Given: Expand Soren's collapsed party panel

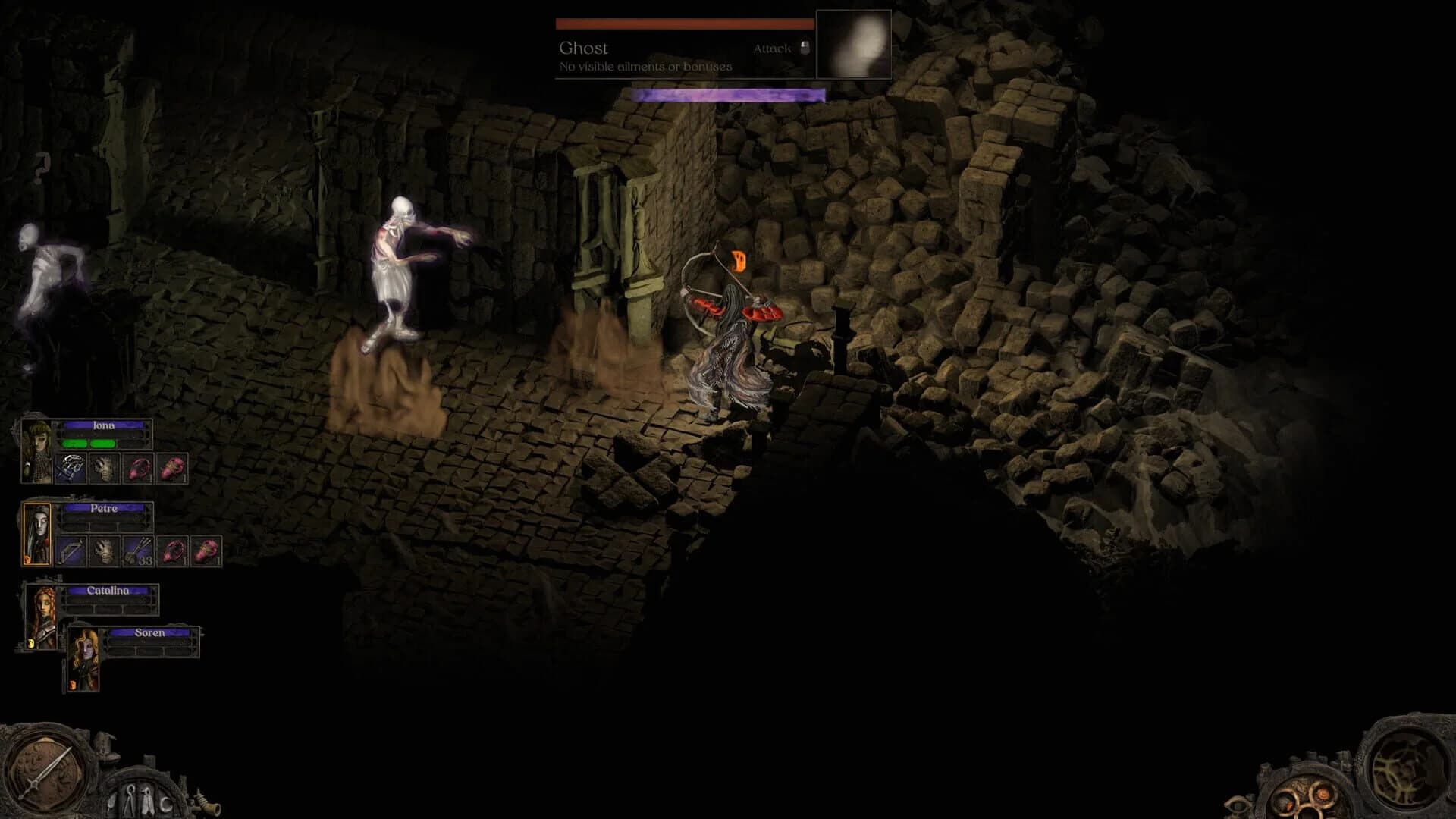Looking at the screenshot, I should pos(149,632).
